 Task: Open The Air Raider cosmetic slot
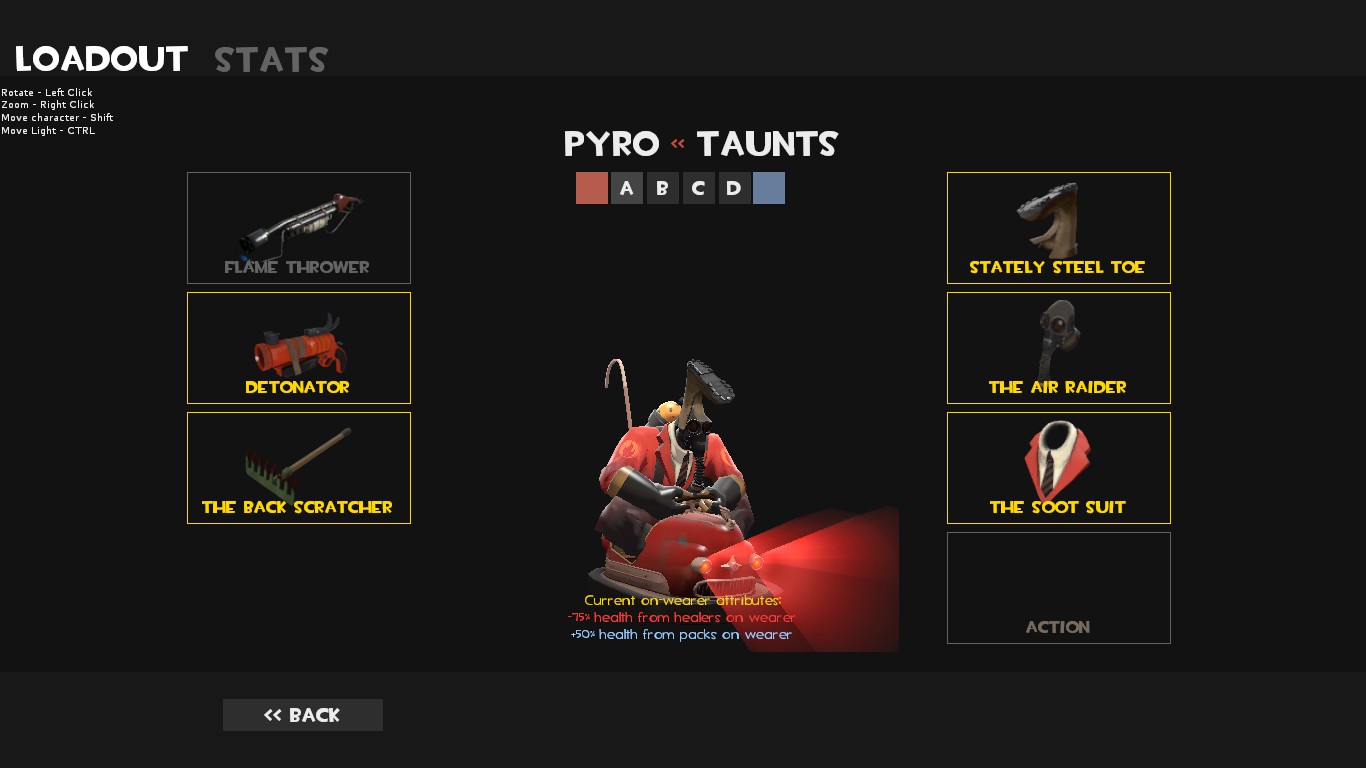pos(1058,347)
